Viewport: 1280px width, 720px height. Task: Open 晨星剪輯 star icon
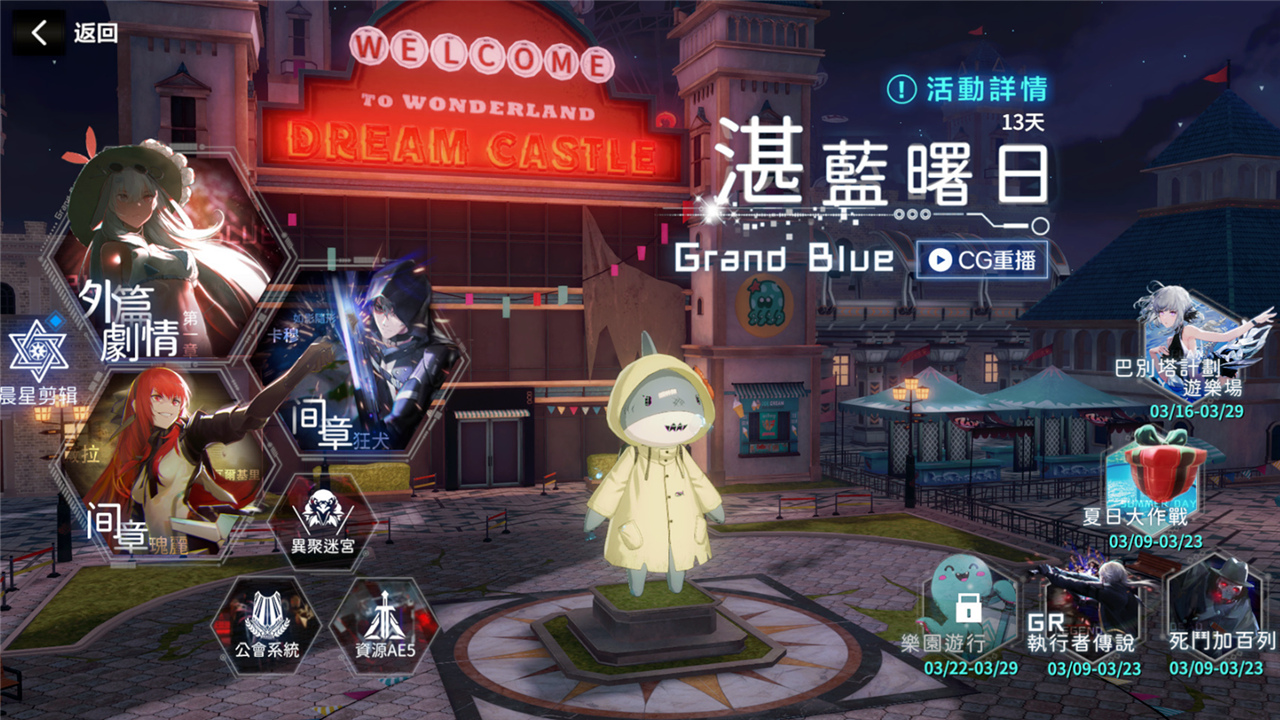[x=38, y=355]
